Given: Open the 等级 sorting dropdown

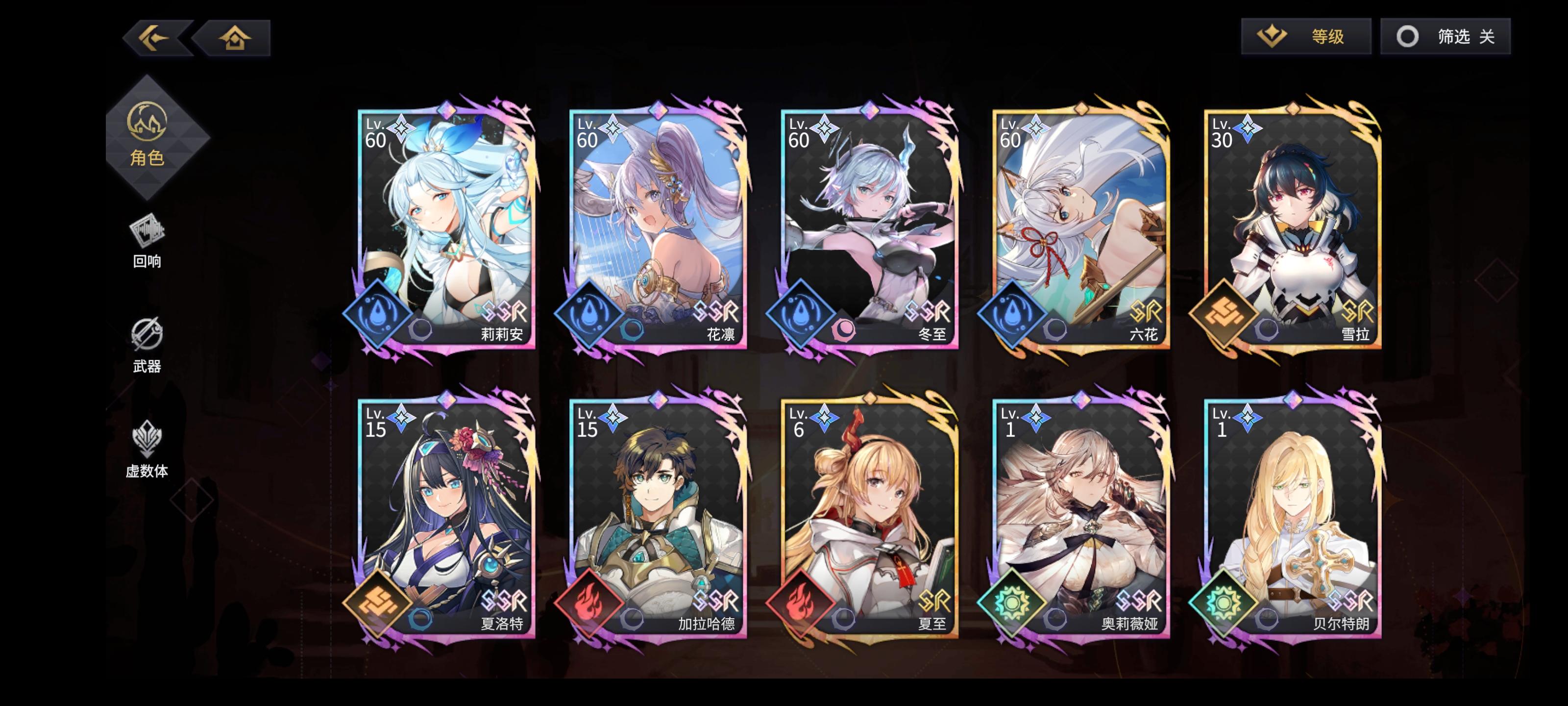Looking at the screenshot, I should coord(1306,38).
